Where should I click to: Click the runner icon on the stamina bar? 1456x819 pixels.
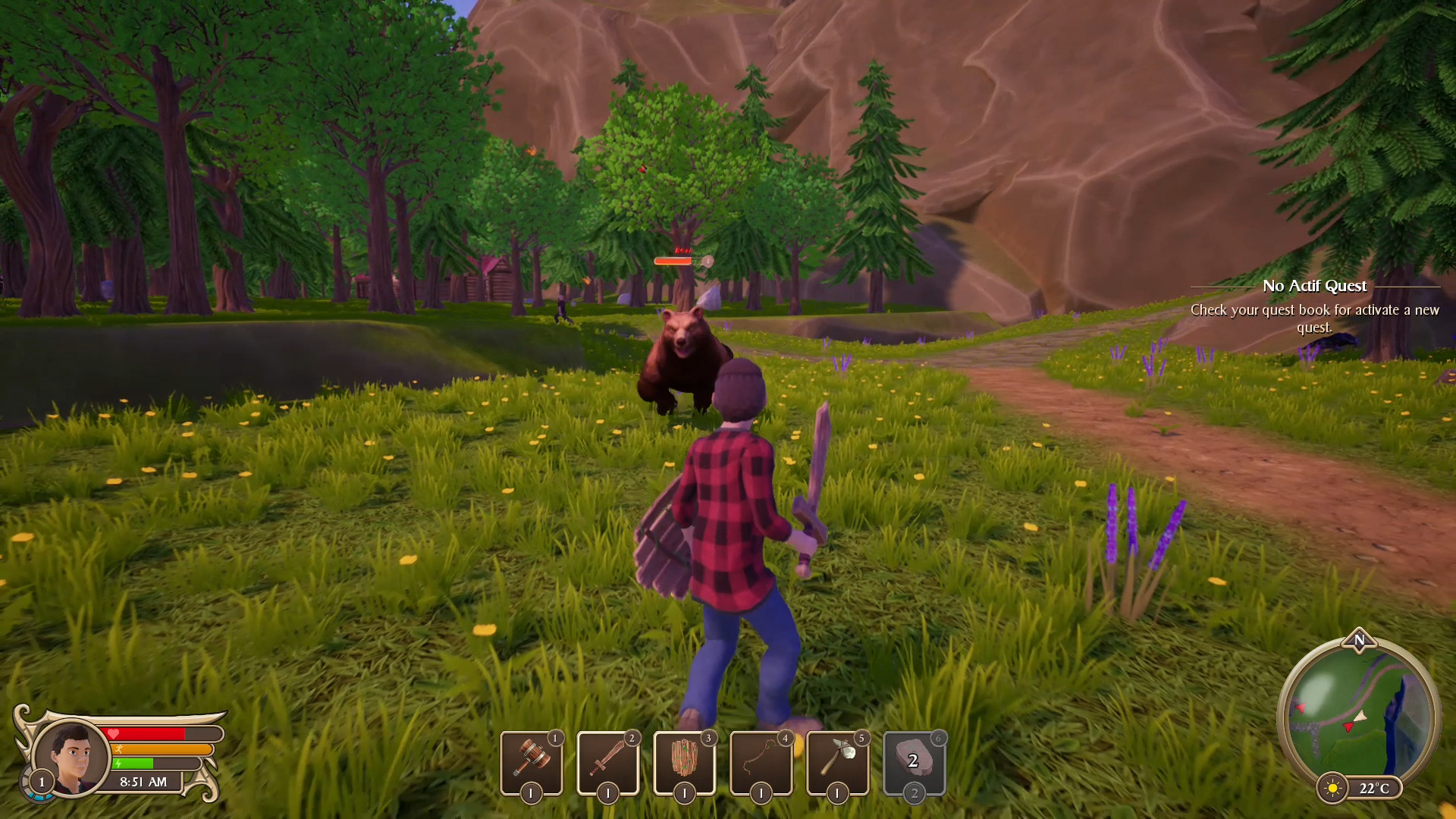pyautogui.click(x=119, y=749)
